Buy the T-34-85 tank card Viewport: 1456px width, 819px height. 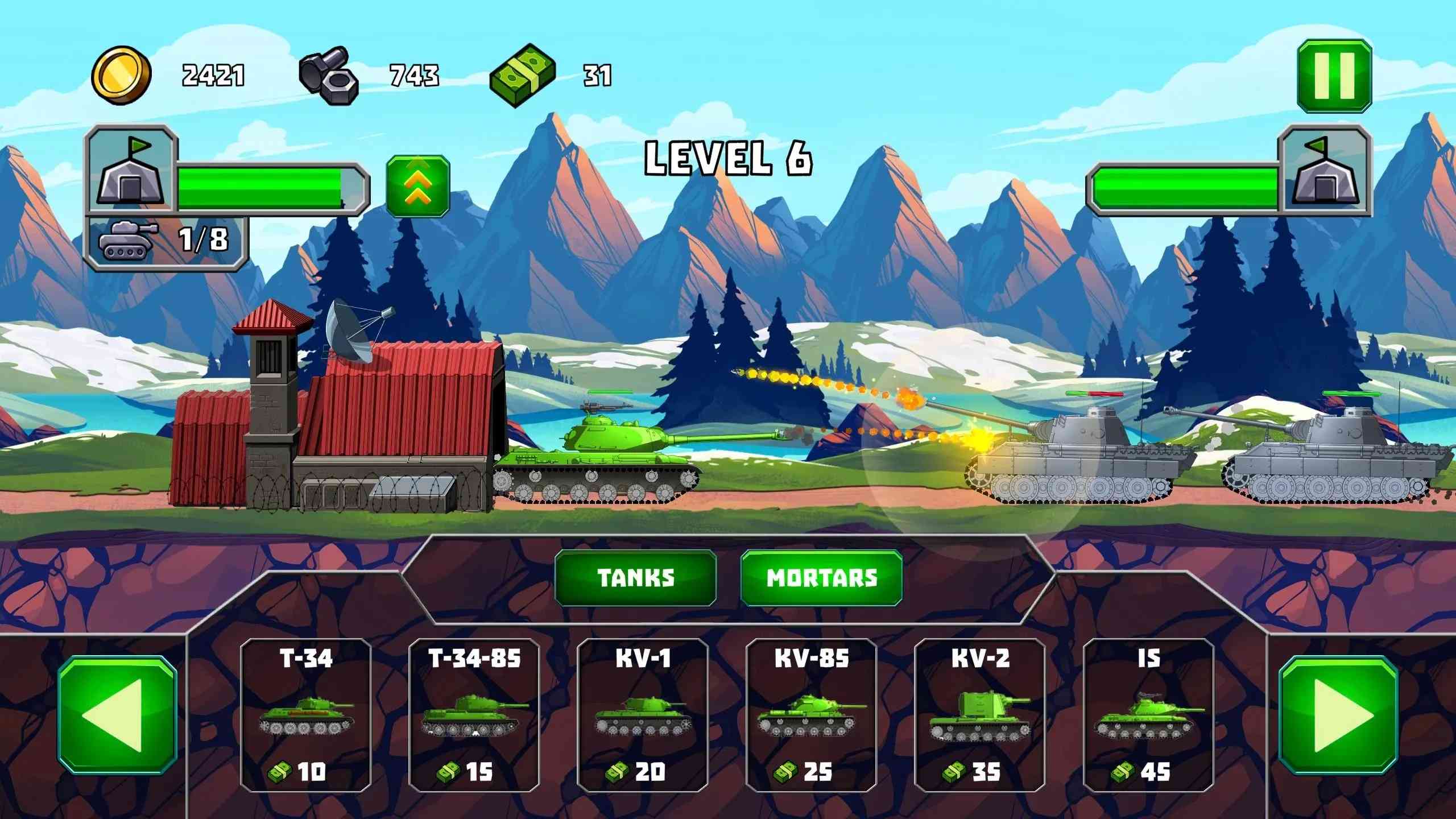[x=474, y=715]
